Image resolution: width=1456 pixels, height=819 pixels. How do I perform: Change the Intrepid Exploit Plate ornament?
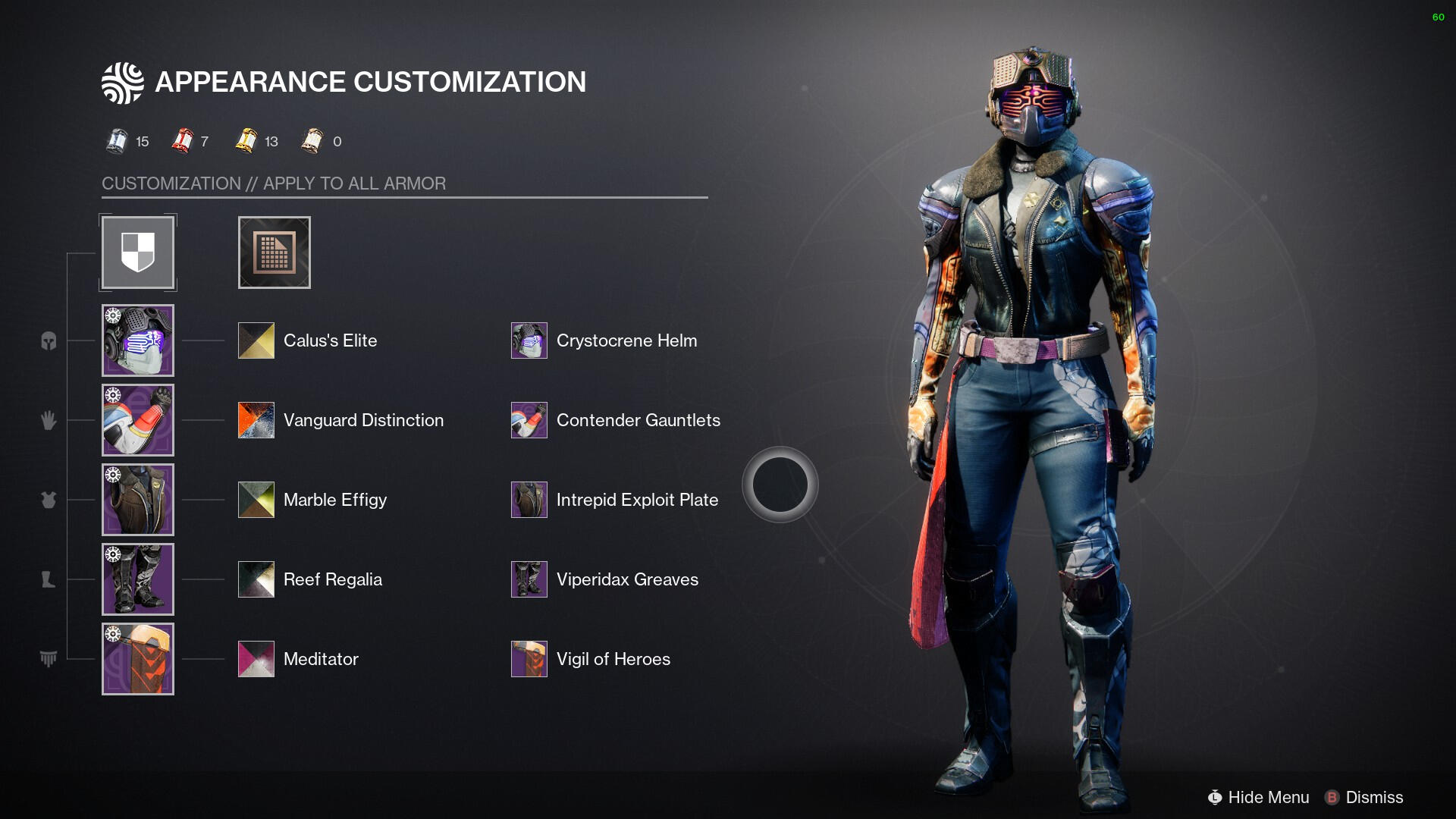(529, 500)
